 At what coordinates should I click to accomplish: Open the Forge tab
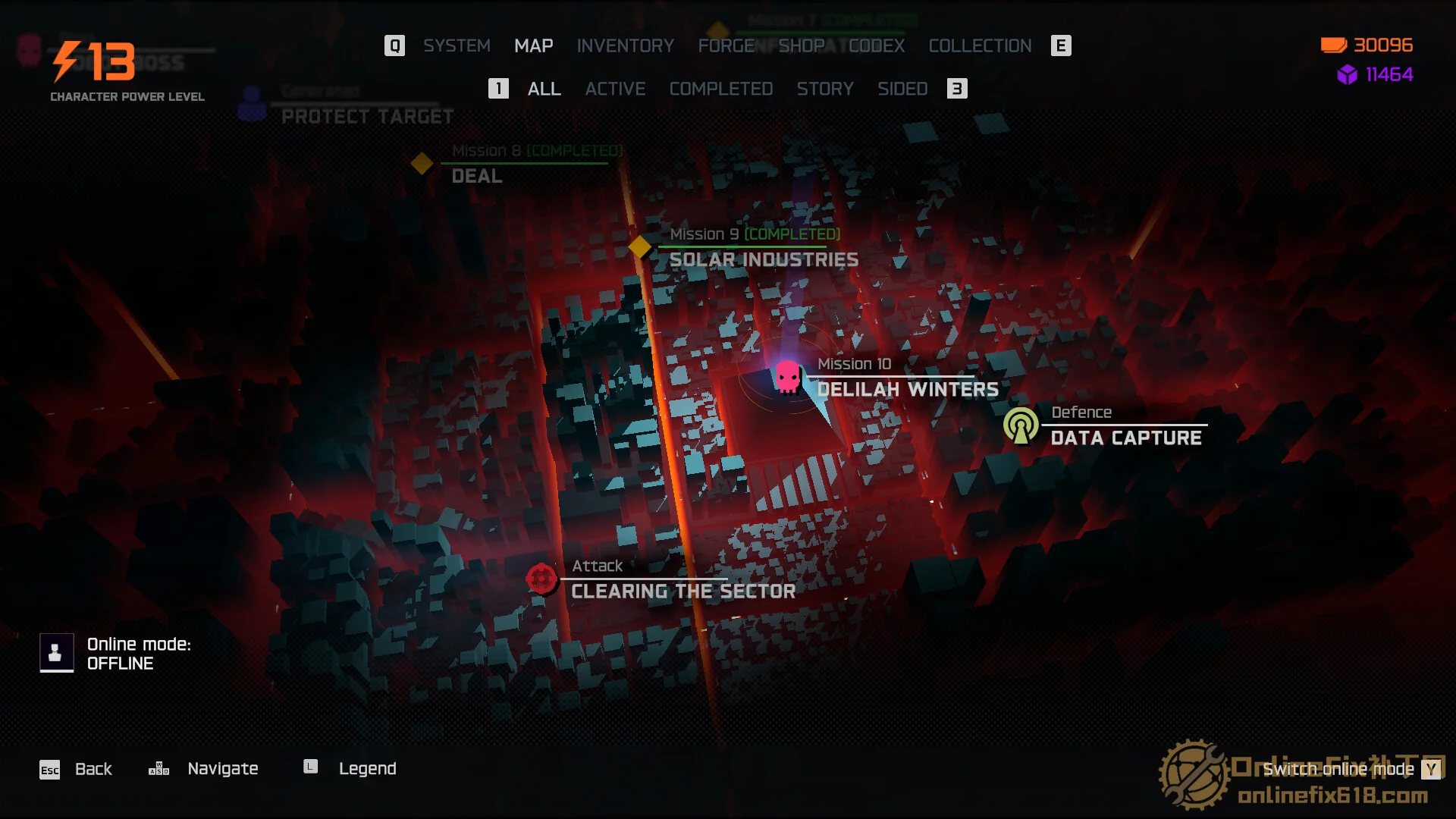[726, 45]
